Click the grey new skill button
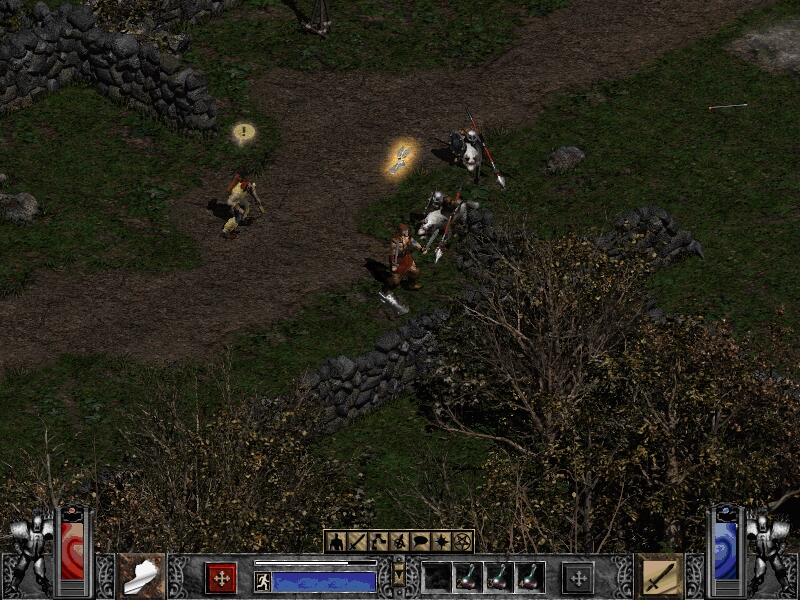Screen dimensions: 800x600 (x=578, y=578)
